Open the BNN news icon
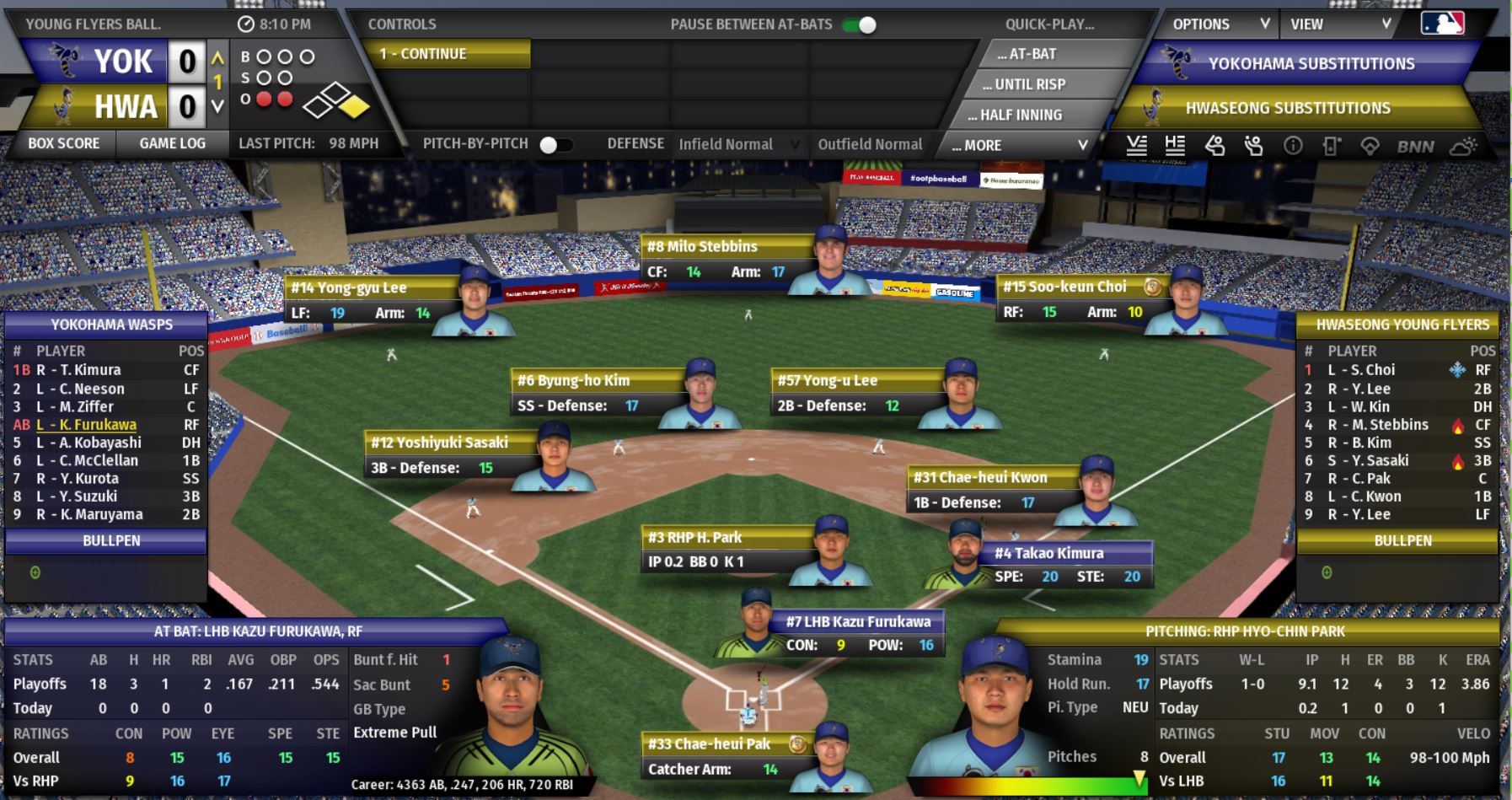 [1415, 146]
